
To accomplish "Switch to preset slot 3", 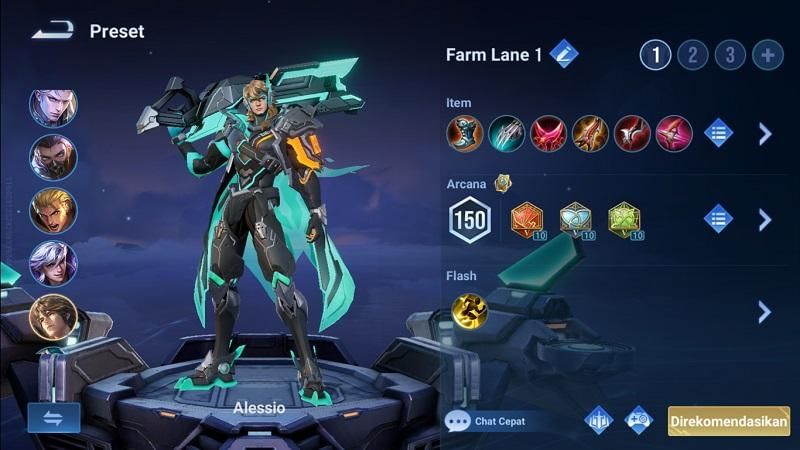I will click(729, 55).
